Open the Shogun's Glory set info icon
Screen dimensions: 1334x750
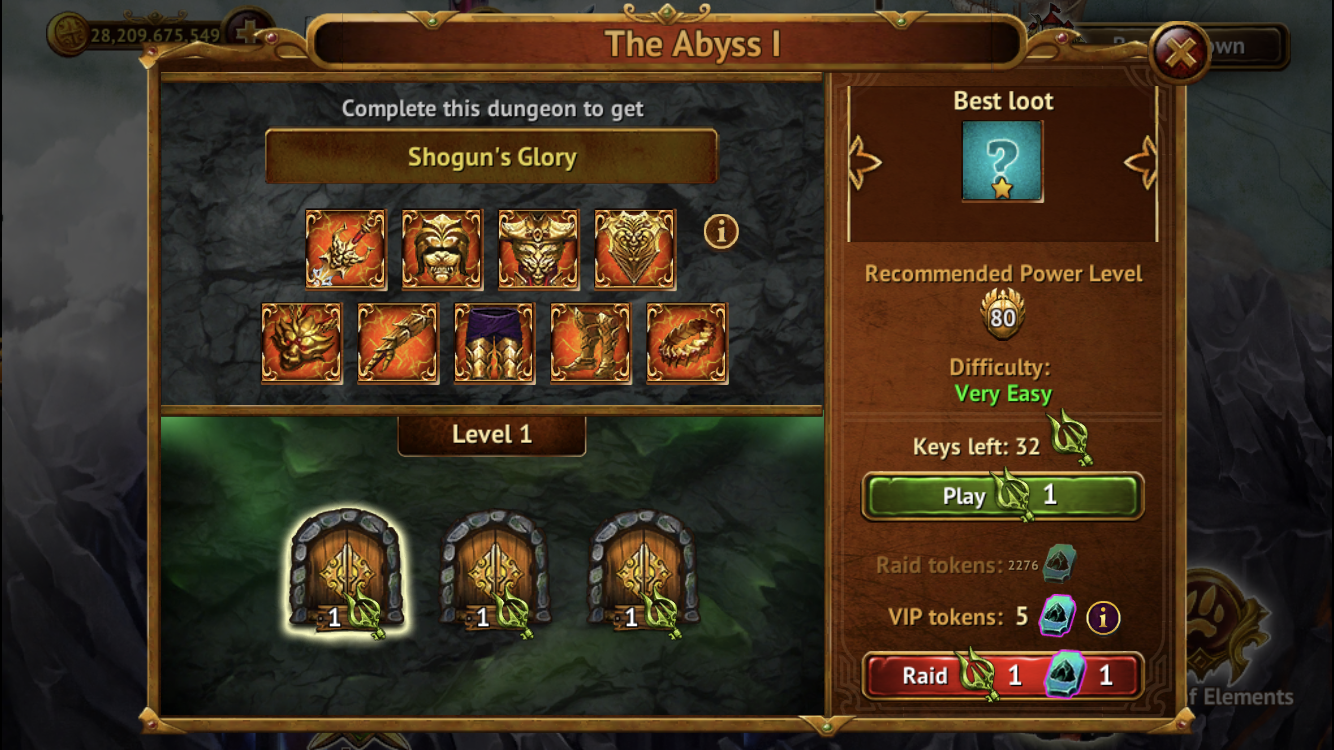point(721,232)
